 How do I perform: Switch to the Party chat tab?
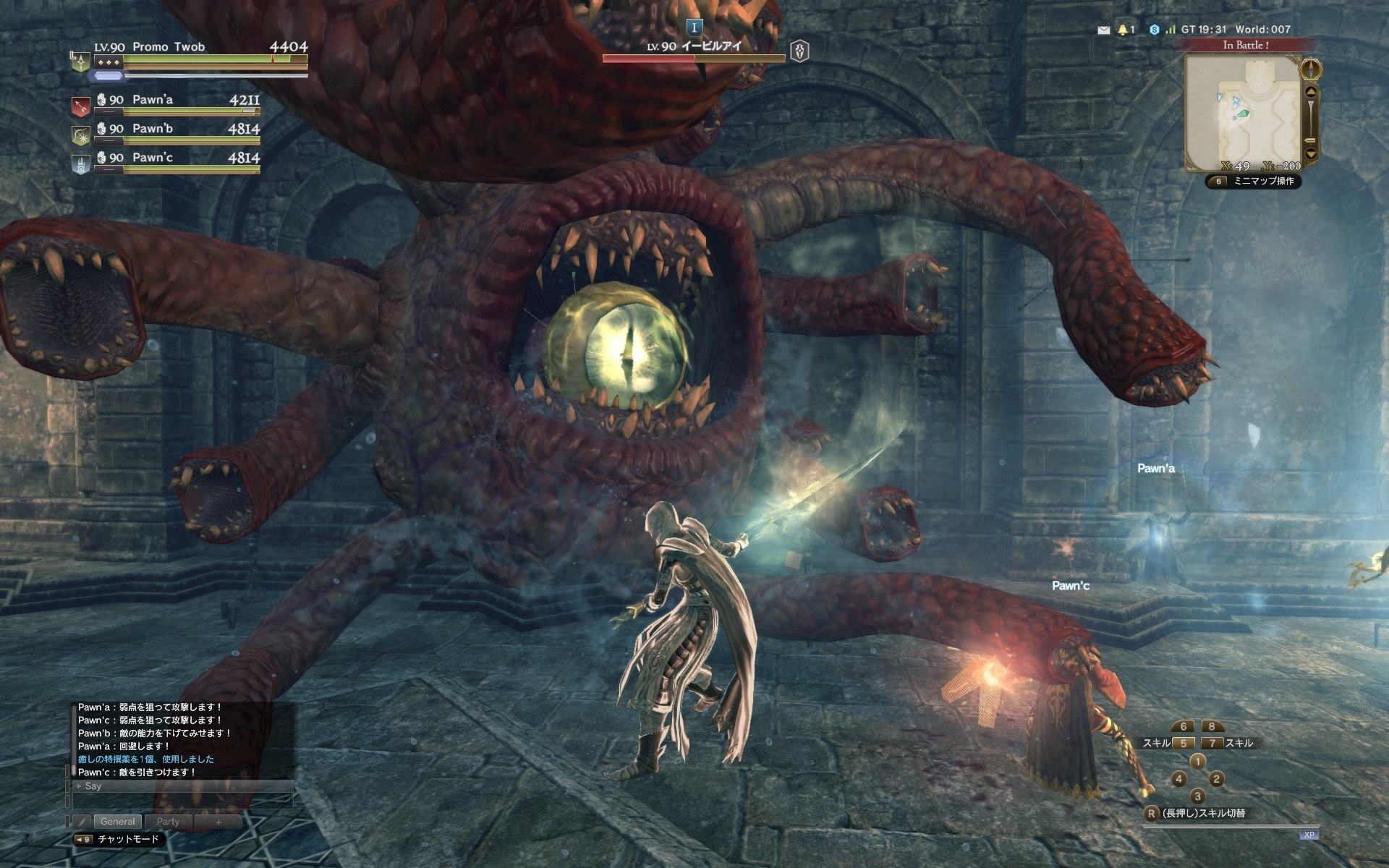point(168,822)
